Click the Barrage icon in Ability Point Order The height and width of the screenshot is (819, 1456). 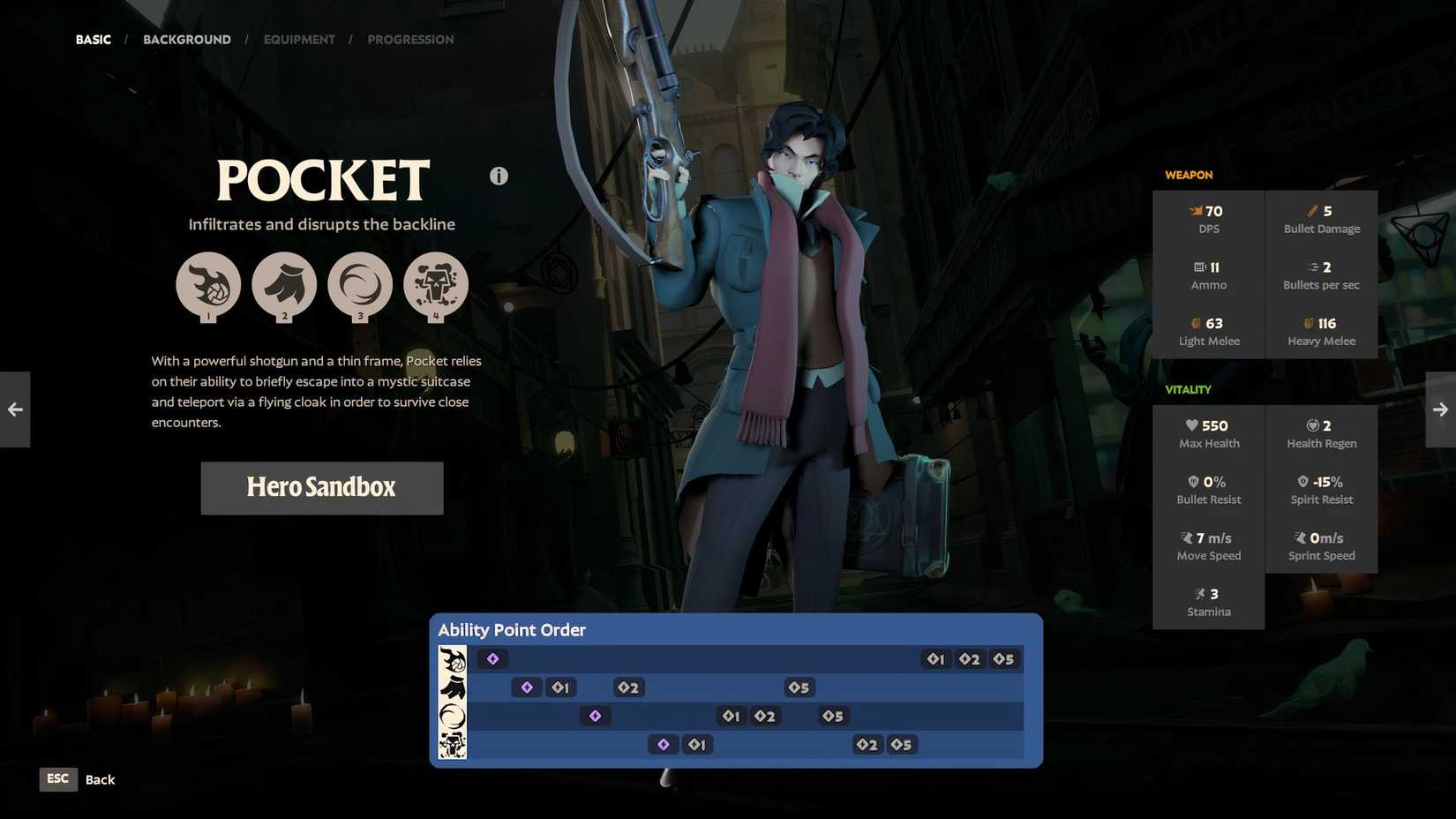click(x=453, y=658)
